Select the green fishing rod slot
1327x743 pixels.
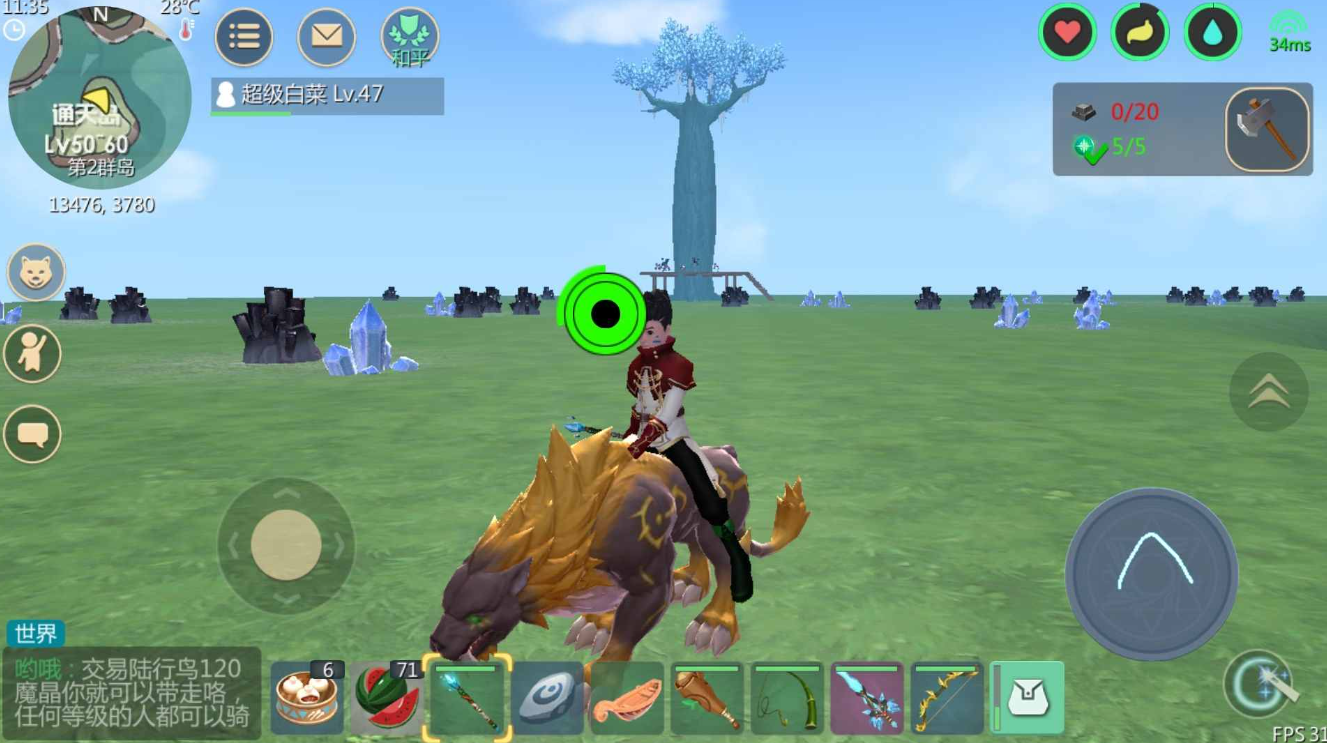pyautogui.click(x=787, y=698)
